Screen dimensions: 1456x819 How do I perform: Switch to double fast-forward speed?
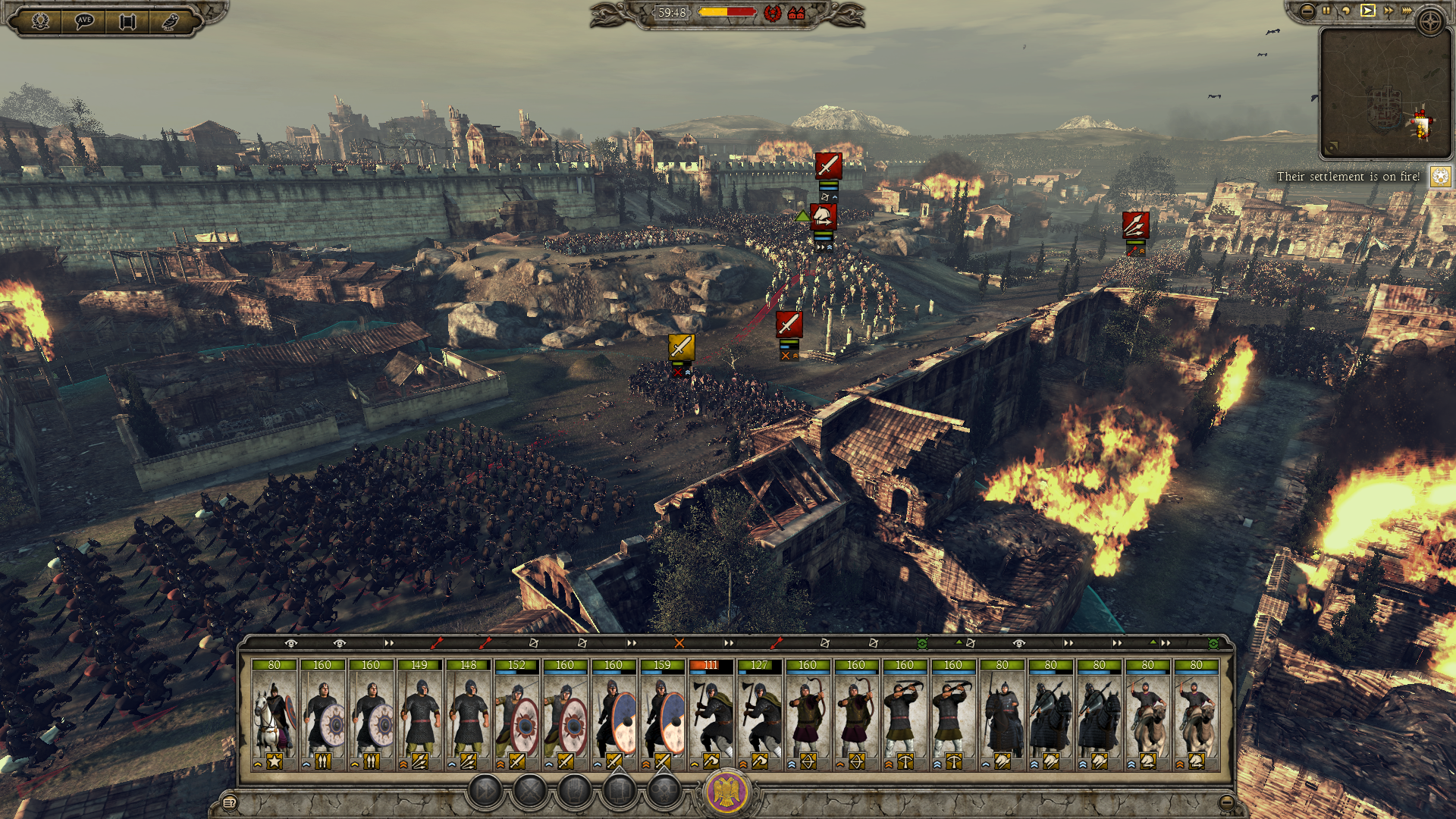point(1388,11)
